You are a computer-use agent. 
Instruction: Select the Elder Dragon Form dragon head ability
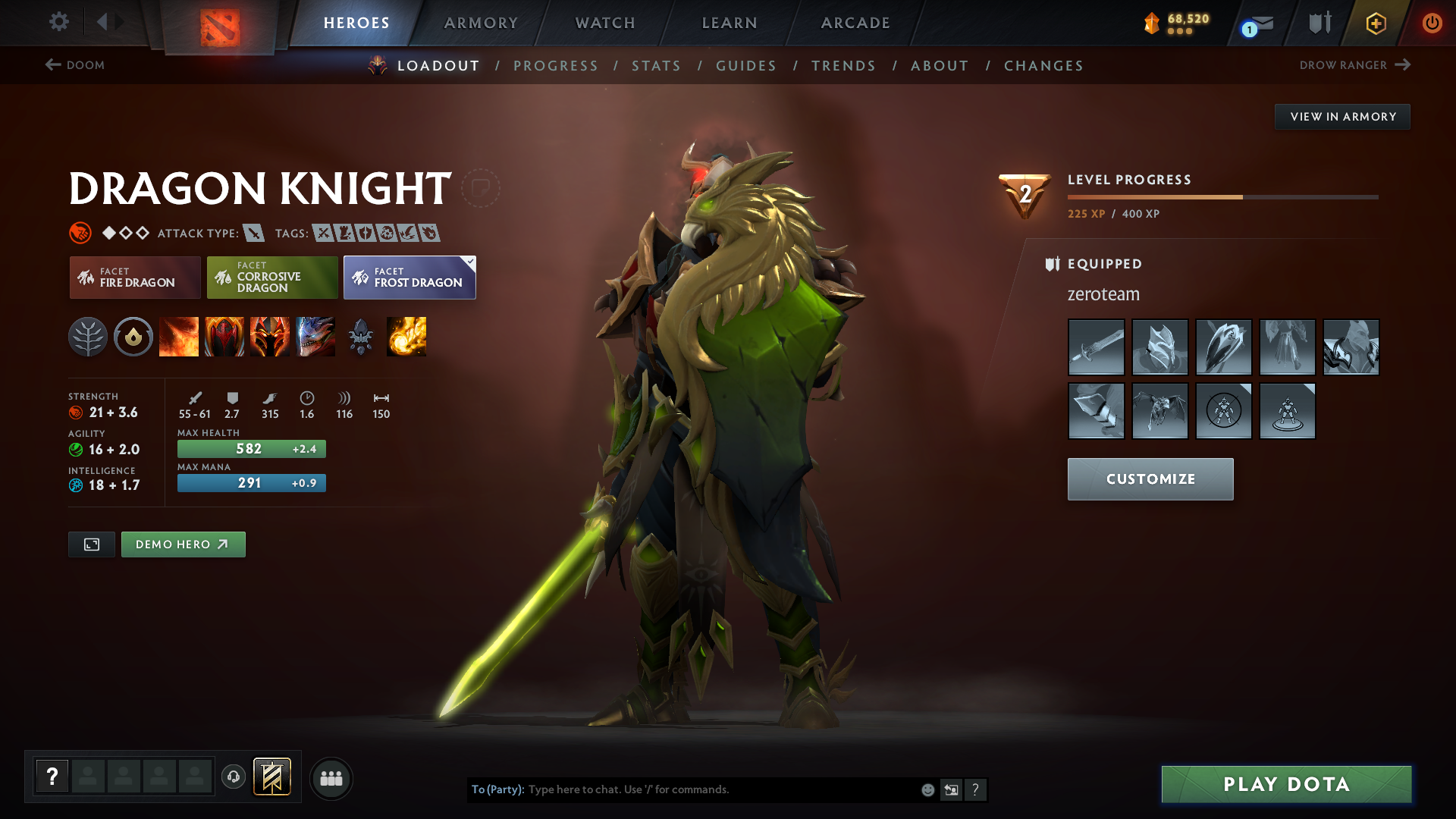click(x=315, y=337)
